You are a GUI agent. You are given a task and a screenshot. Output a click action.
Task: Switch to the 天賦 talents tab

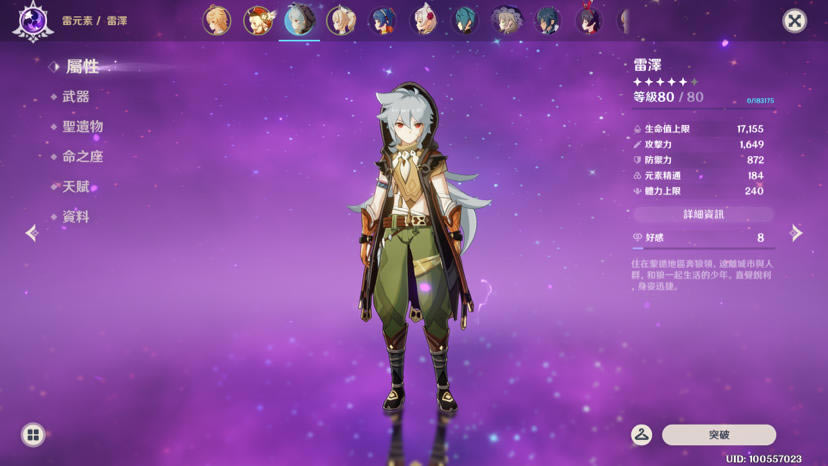[x=76, y=187]
